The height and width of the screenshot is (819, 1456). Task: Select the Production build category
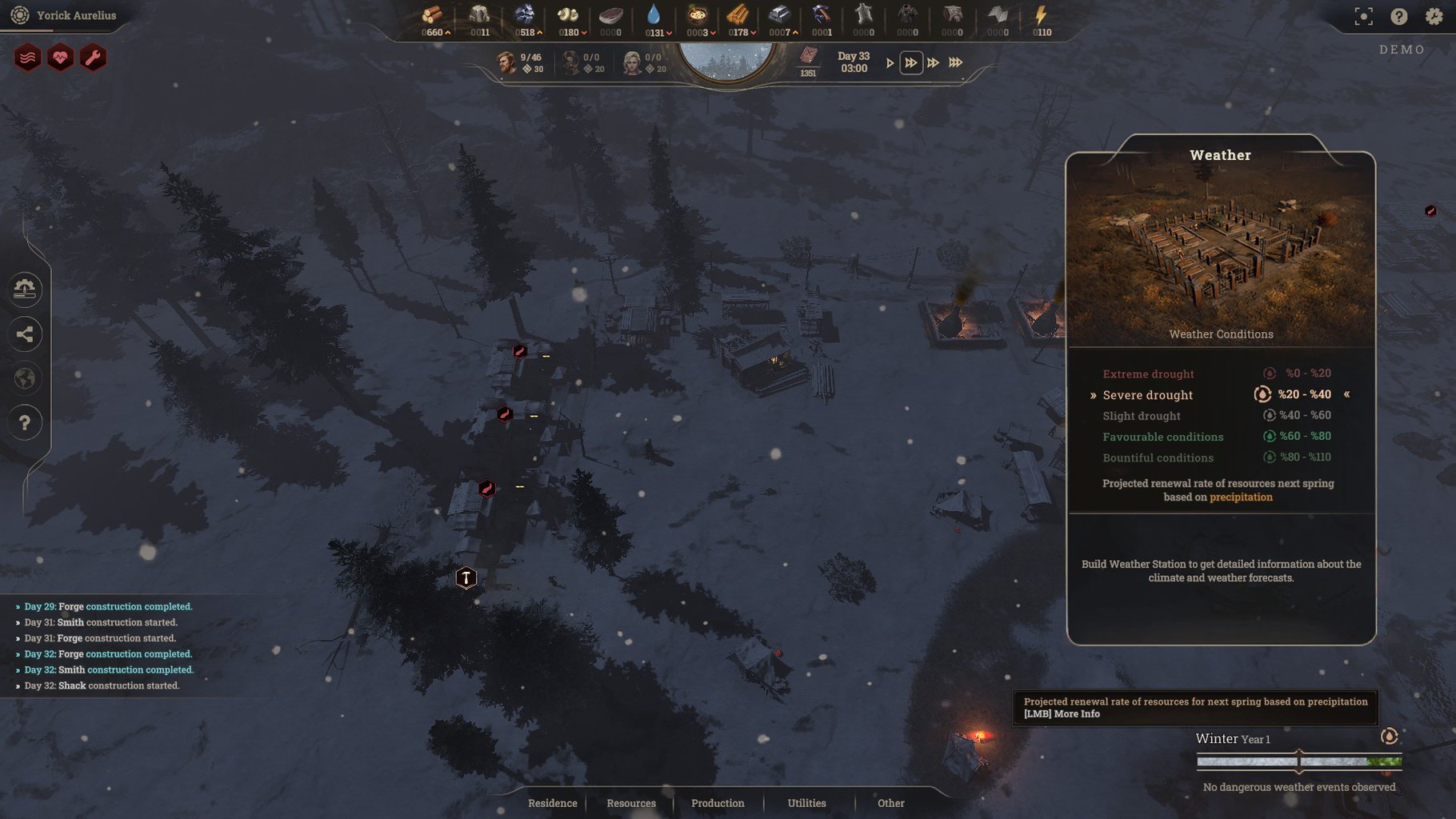717,803
